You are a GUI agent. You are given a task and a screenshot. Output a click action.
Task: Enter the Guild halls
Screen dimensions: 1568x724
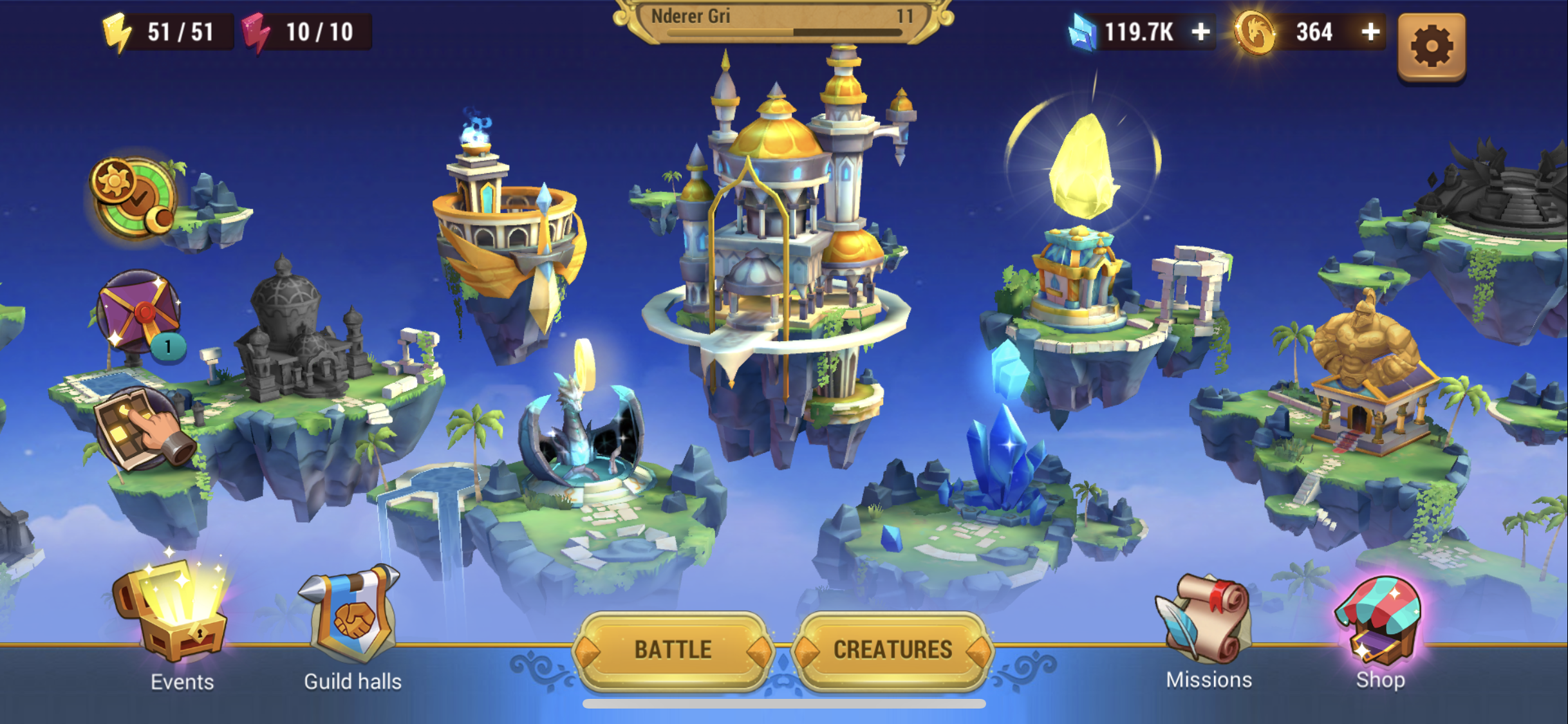pyautogui.click(x=353, y=618)
